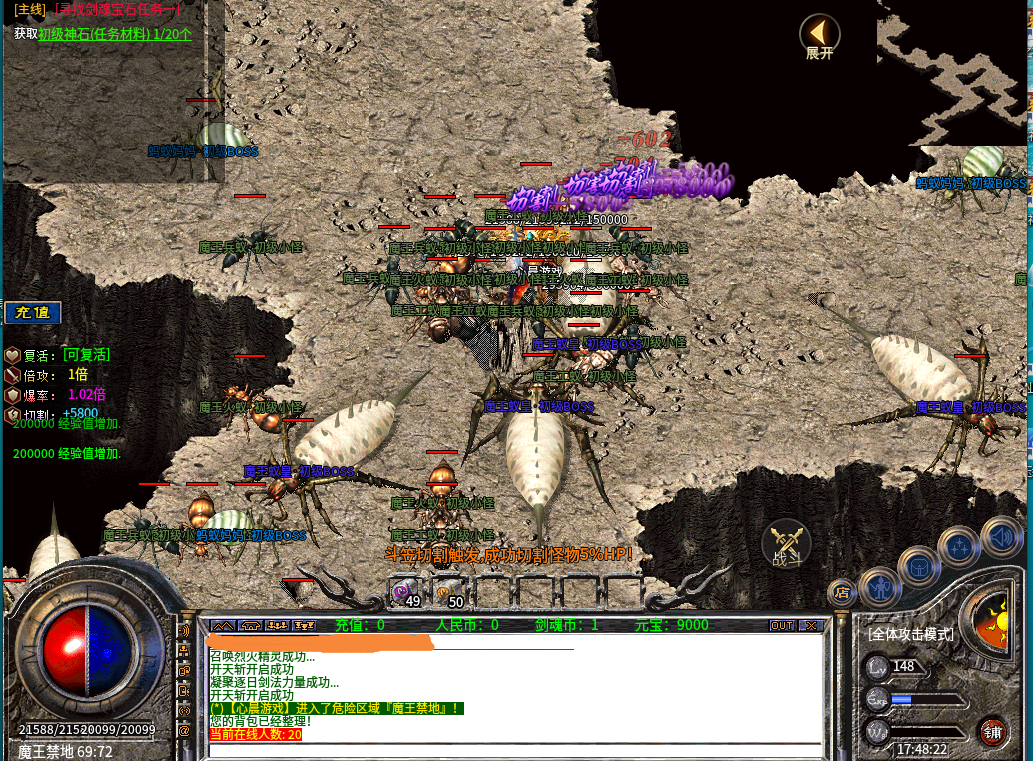Switch the 全体攻击模式 attack mode label

(910, 634)
